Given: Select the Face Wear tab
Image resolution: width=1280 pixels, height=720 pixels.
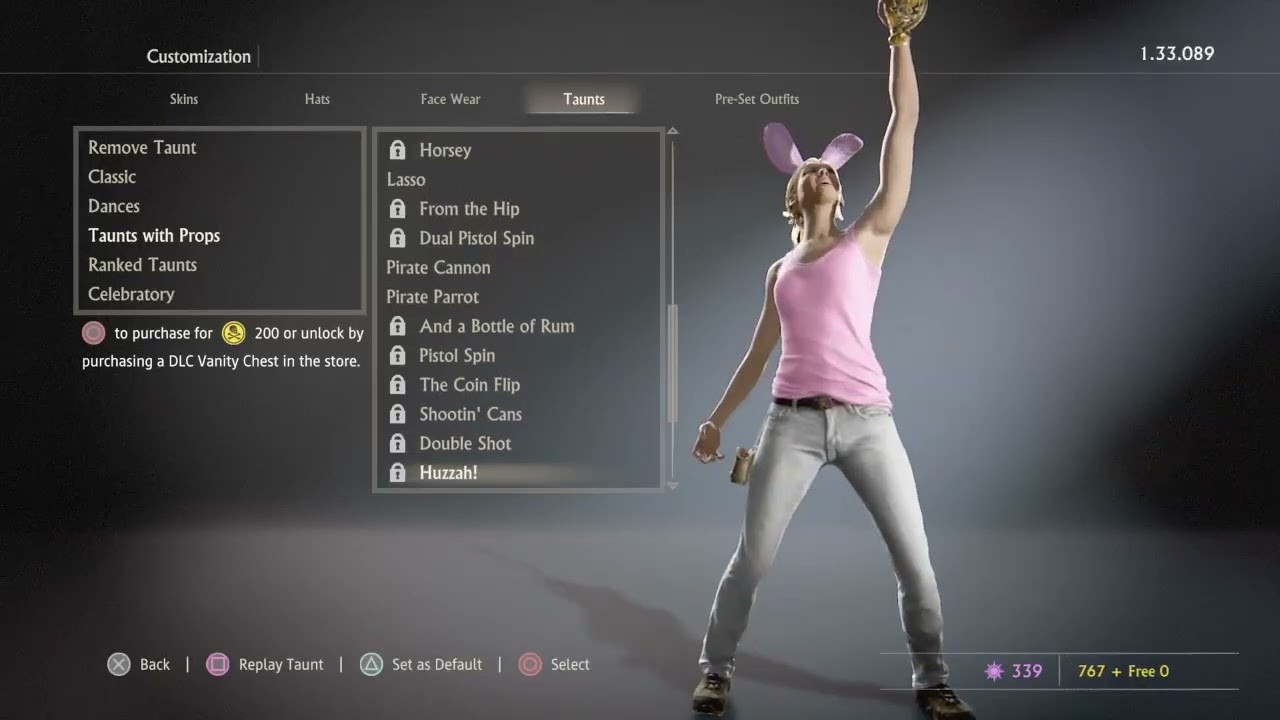Looking at the screenshot, I should (450, 99).
